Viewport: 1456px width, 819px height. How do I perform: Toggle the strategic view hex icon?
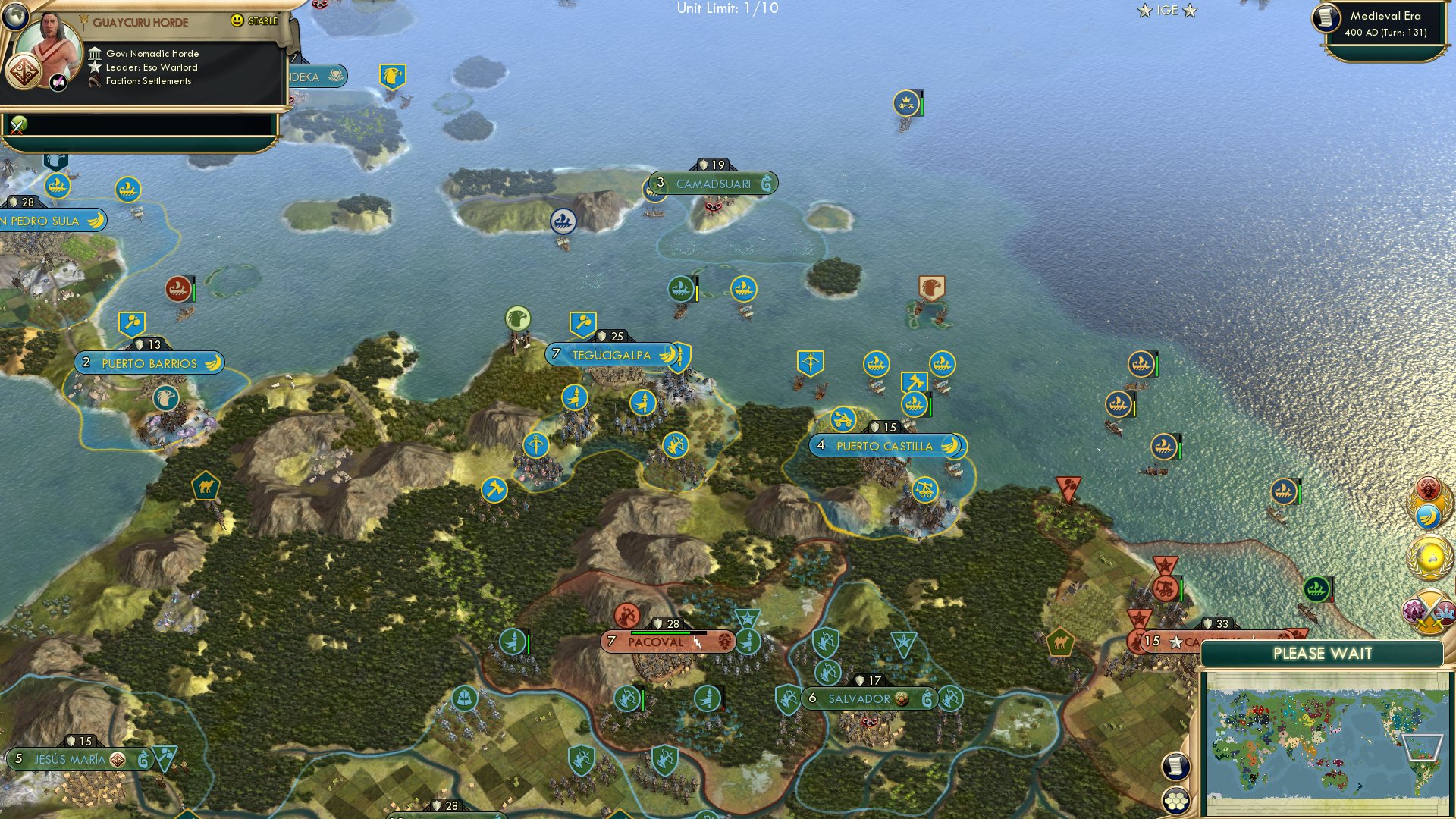[1176, 800]
